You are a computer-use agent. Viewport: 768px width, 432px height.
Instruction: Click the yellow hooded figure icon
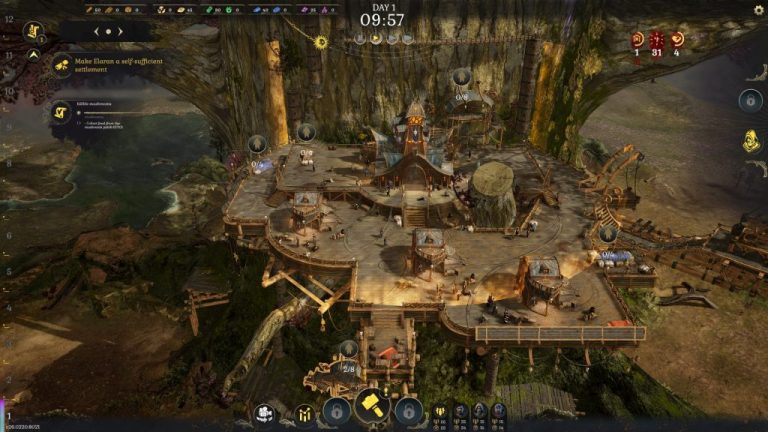(x=750, y=141)
